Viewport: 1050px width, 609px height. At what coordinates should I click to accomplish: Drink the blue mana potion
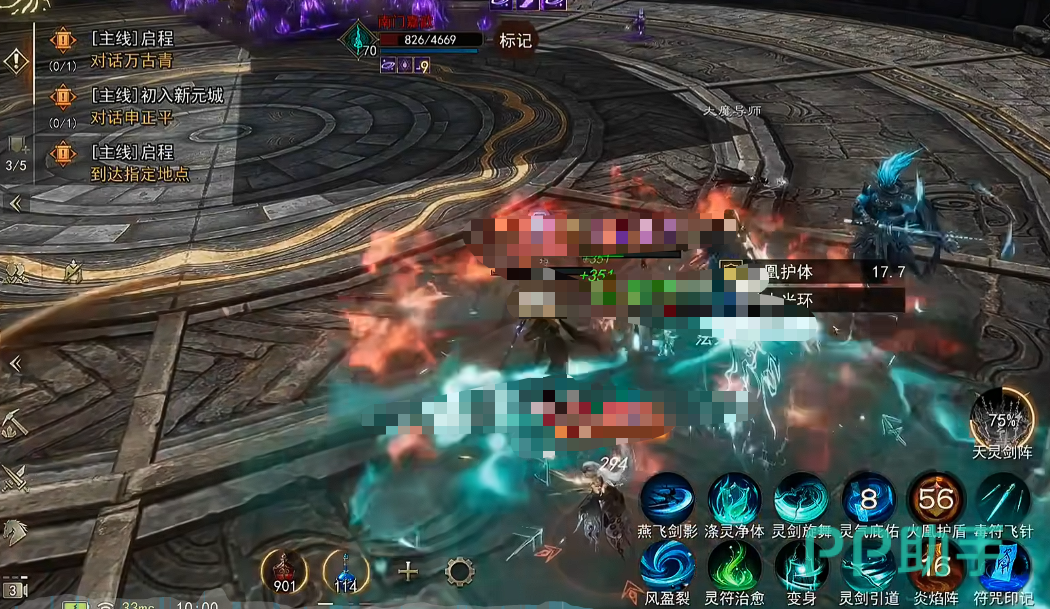click(346, 571)
